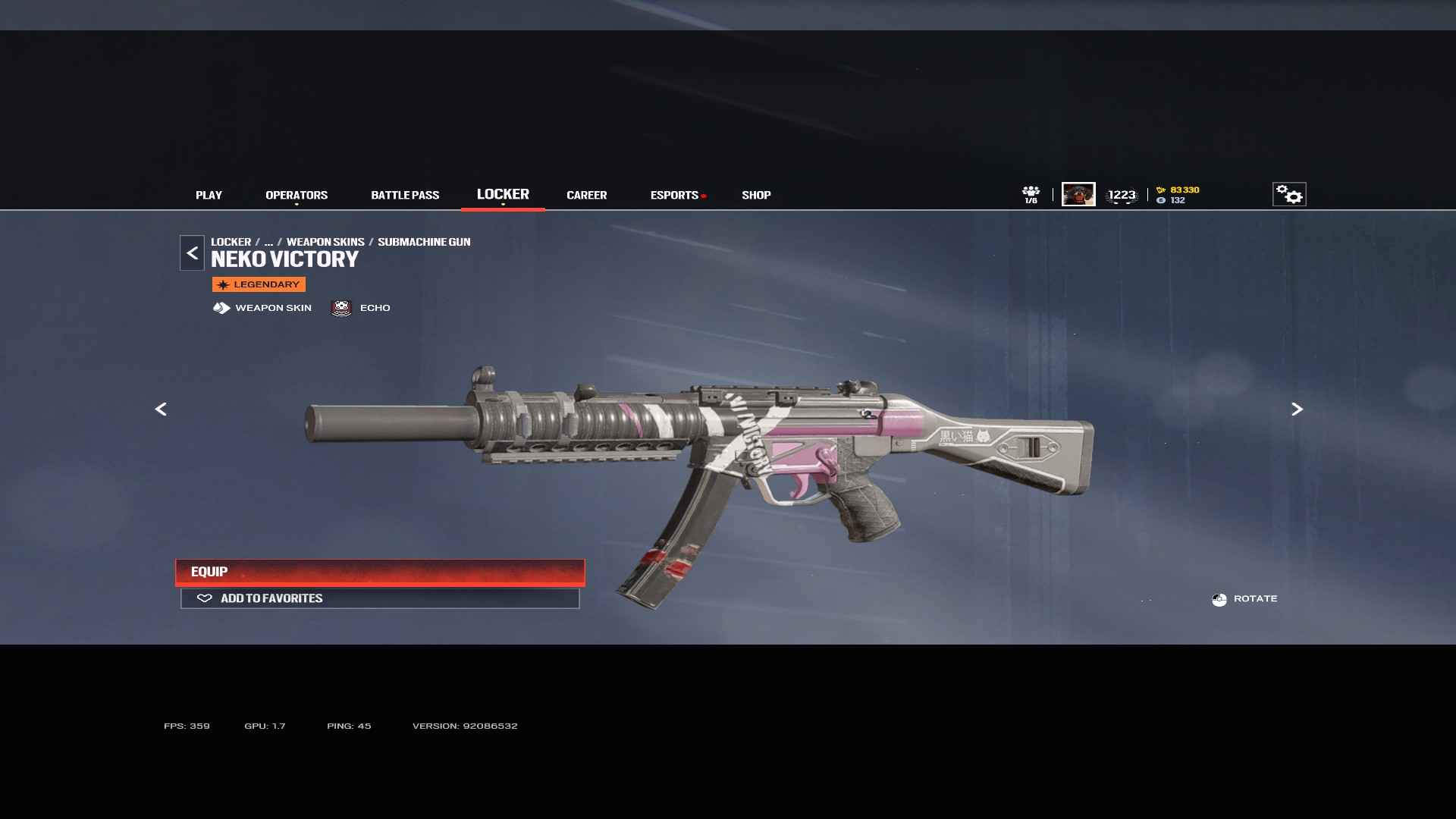
Task: Visit the Shop tab
Action: pyautogui.click(x=756, y=195)
